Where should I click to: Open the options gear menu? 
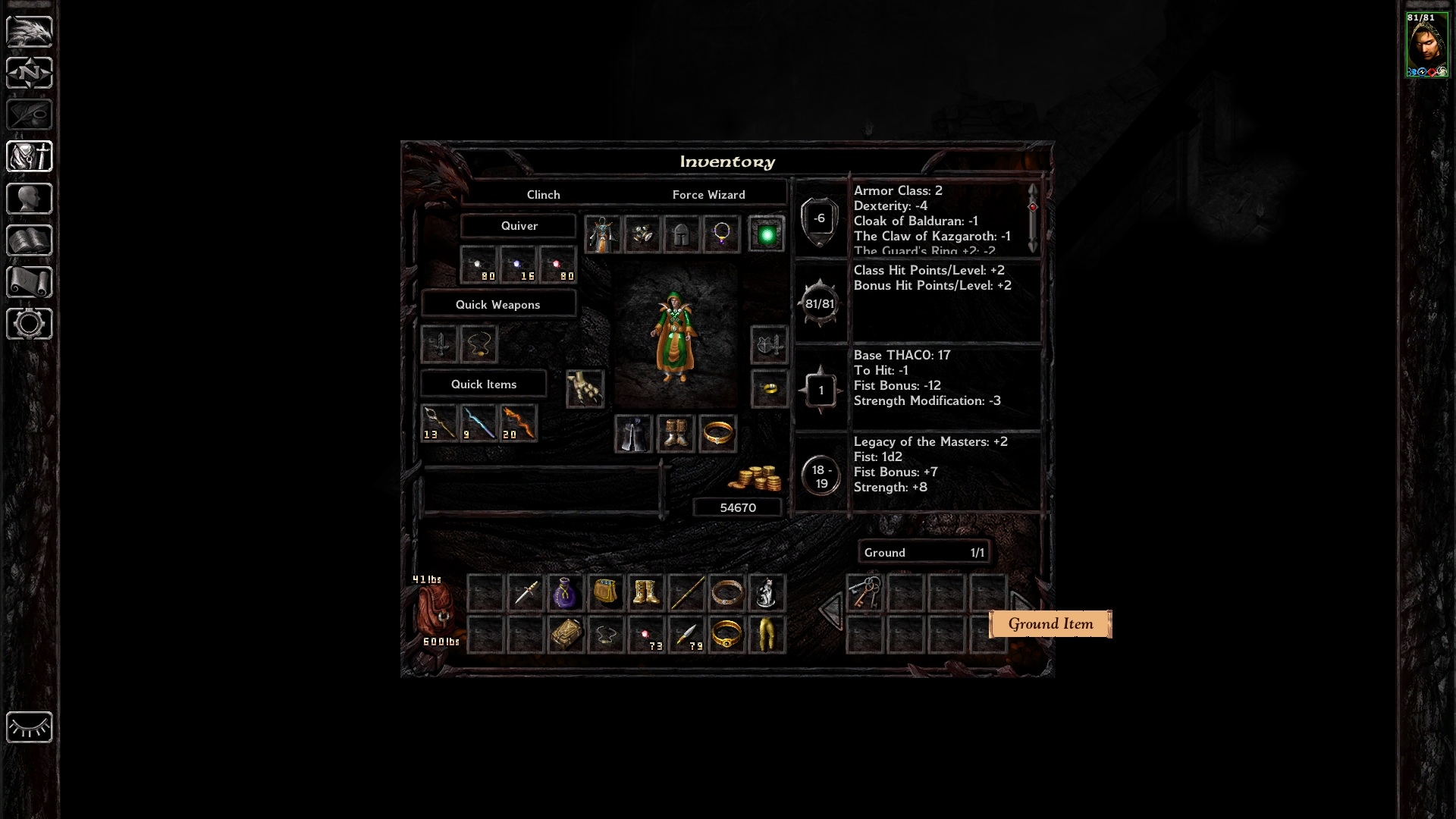(x=30, y=324)
